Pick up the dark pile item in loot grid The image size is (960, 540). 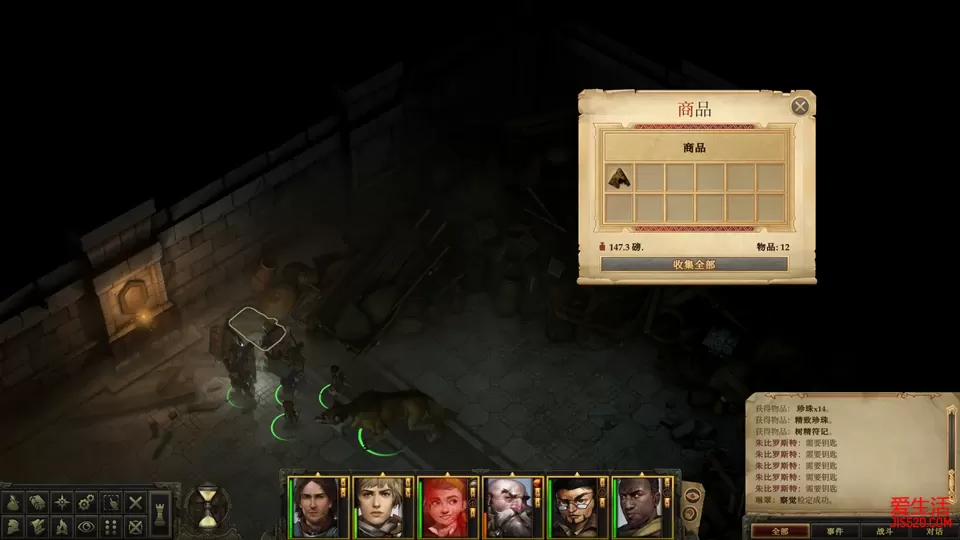pyautogui.click(x=619, y=178)
